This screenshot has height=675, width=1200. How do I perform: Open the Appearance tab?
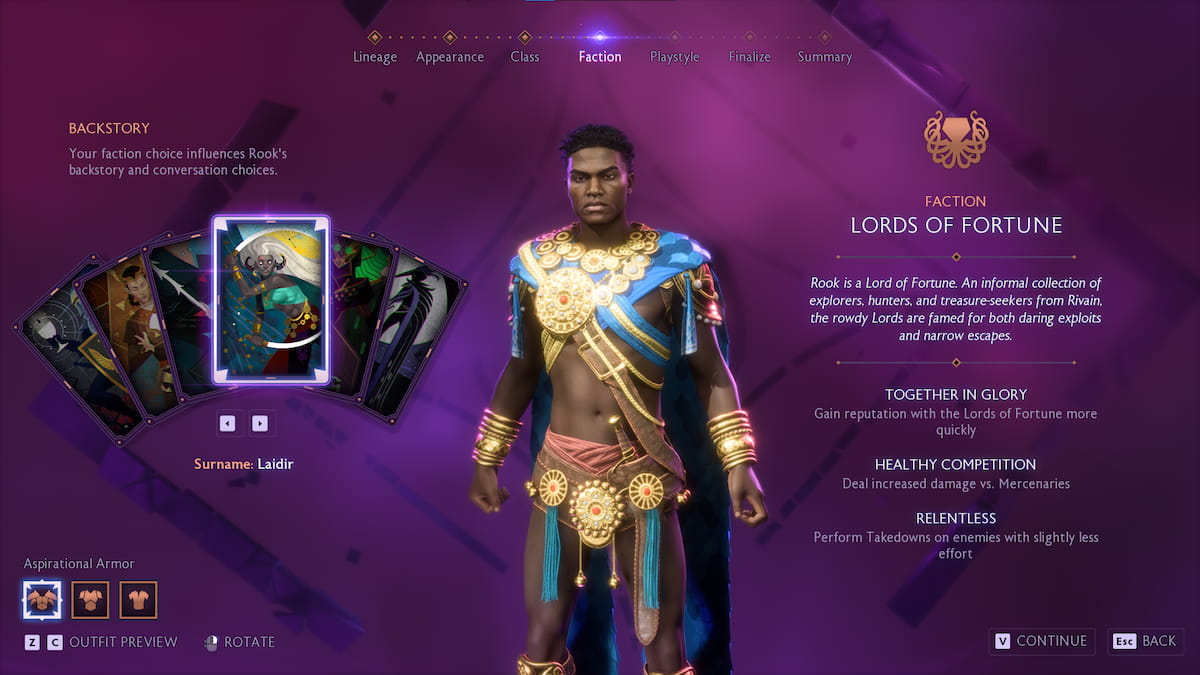[x=450, y=56]
